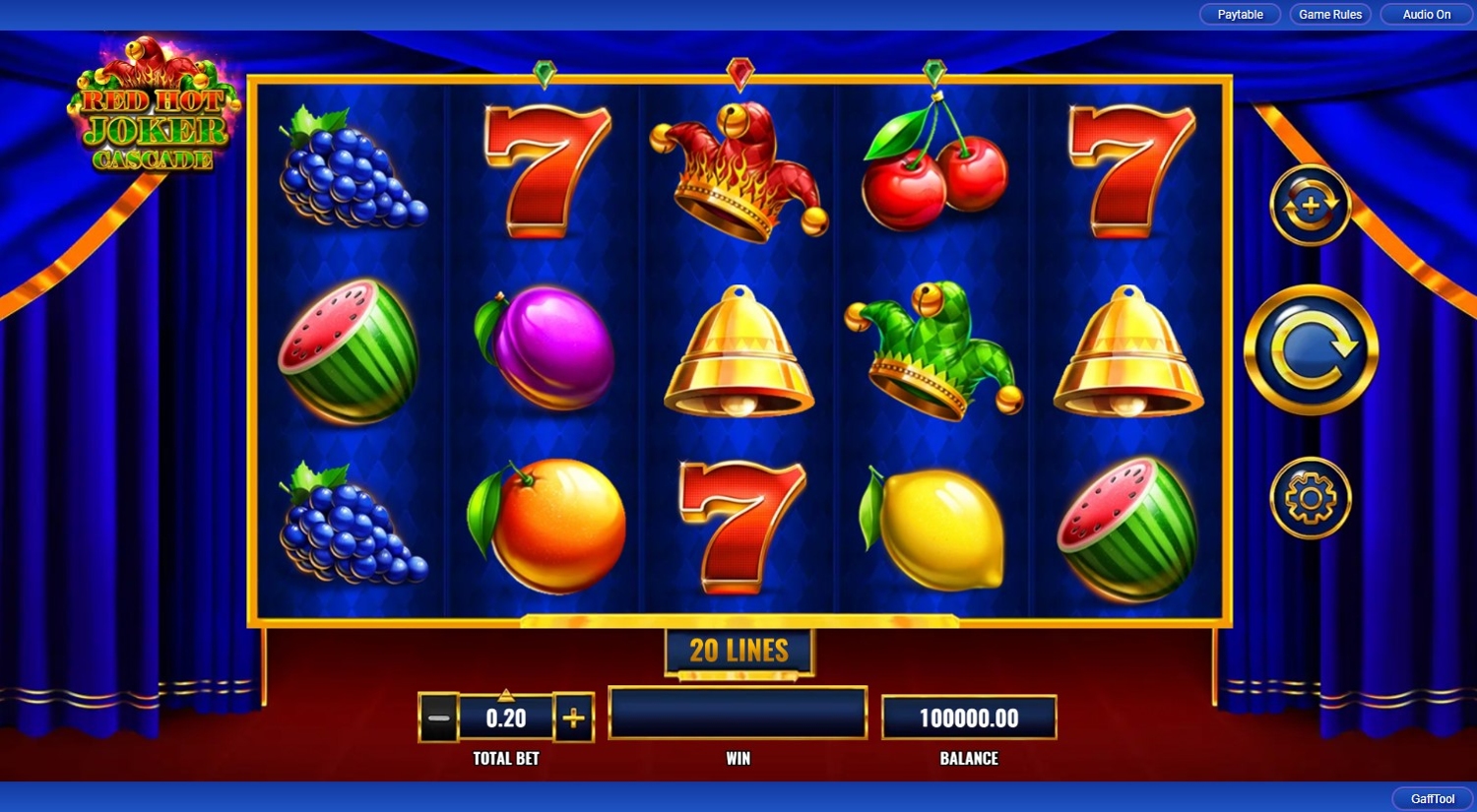Open settings with the gear button
1477x812 pixels.
(1310, 498)
